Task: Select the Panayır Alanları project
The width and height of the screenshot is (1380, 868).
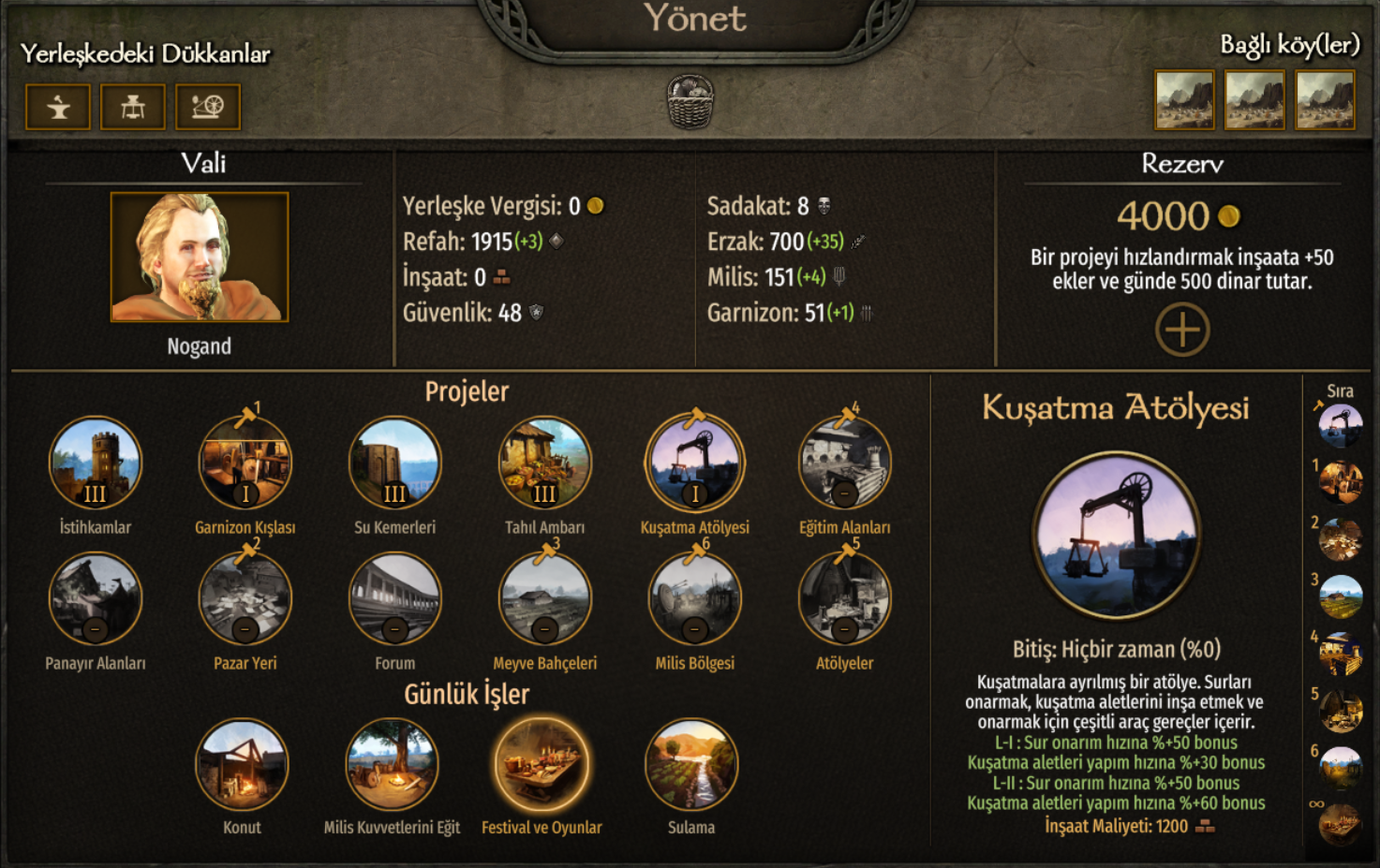Action: (x=96, y=599)
